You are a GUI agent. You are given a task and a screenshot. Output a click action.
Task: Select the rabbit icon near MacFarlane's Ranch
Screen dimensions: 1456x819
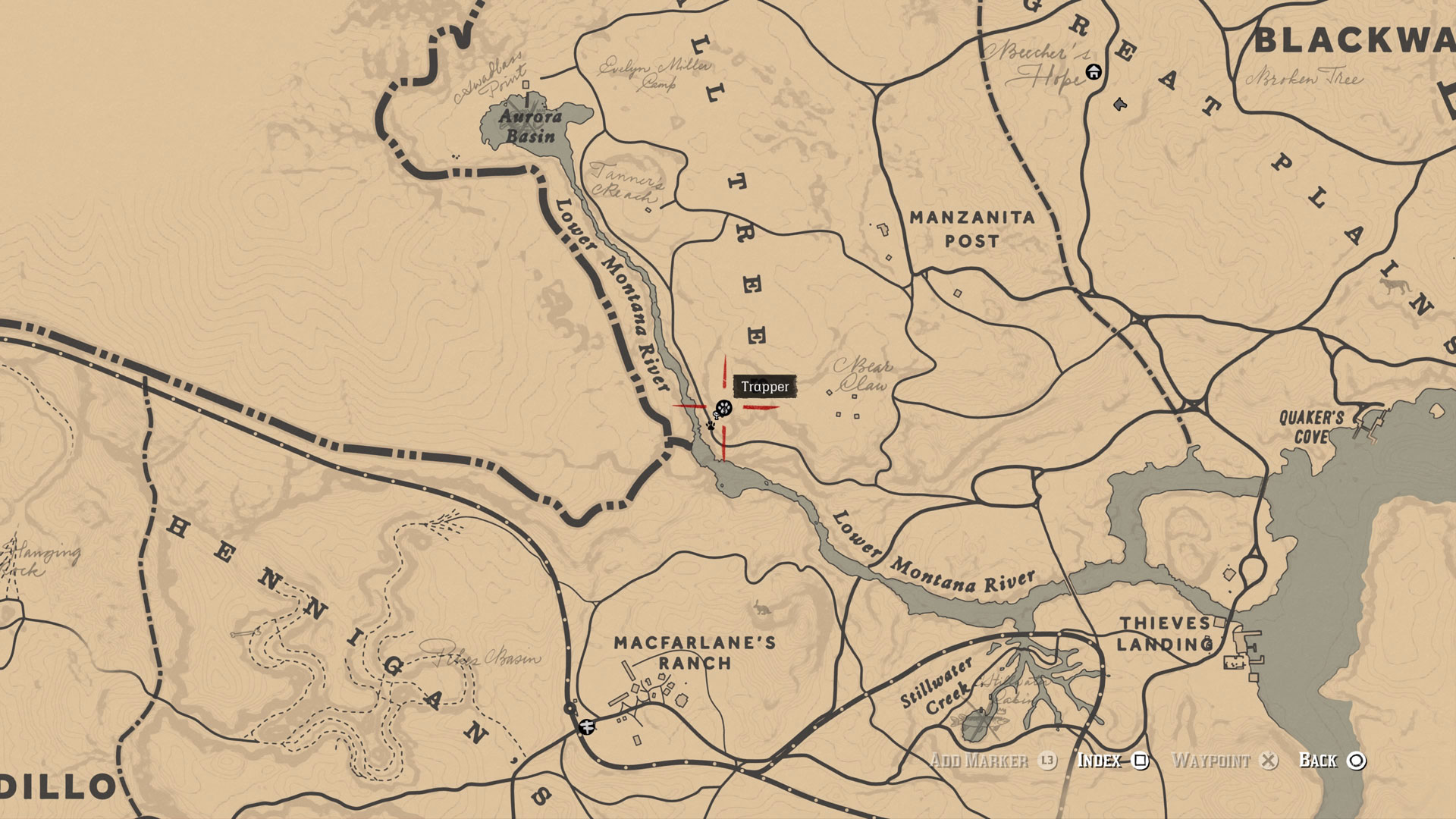click(762, 605)
